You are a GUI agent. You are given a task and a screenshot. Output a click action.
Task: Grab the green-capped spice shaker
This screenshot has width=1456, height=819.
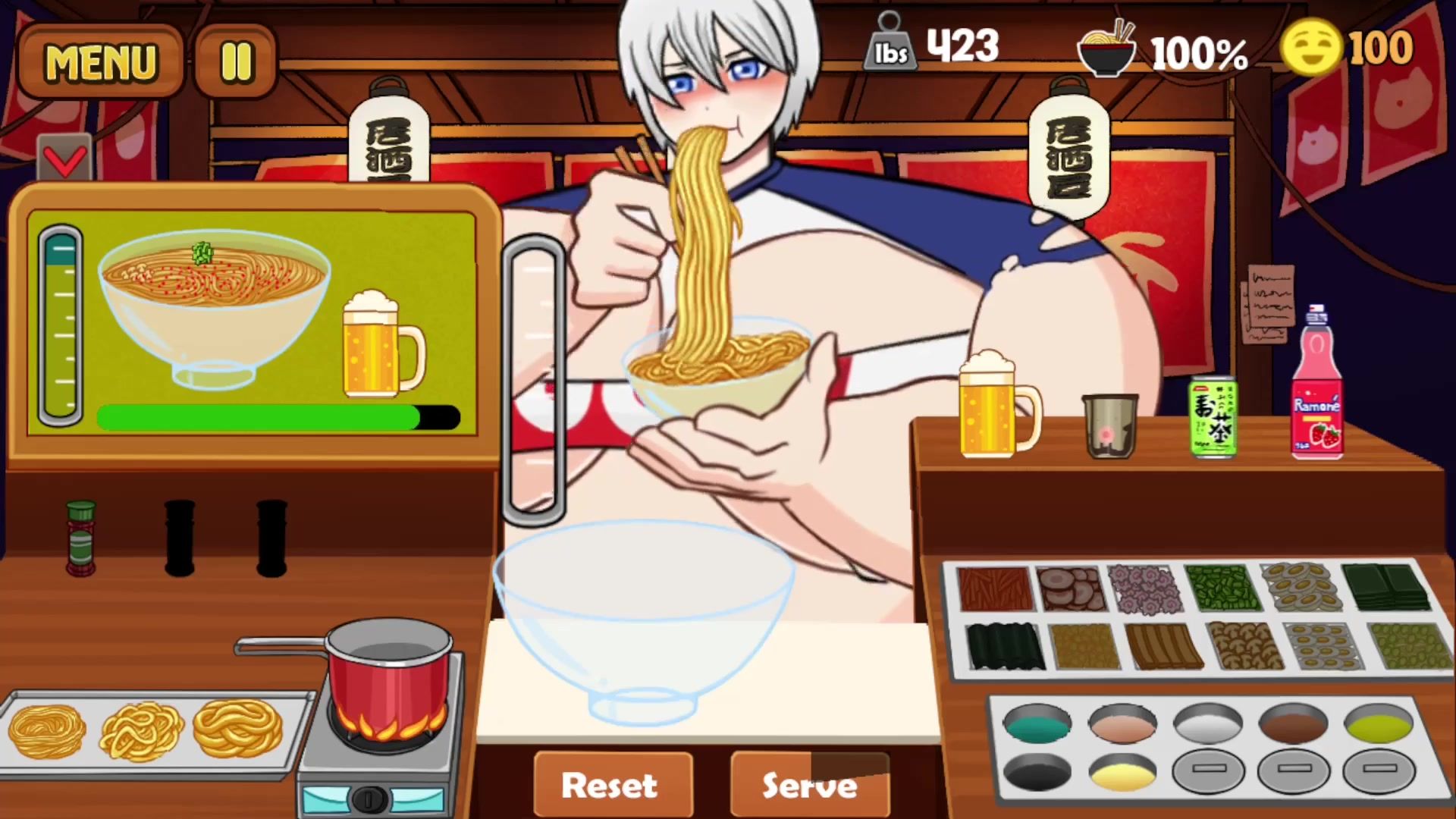(x=80, y=538)
